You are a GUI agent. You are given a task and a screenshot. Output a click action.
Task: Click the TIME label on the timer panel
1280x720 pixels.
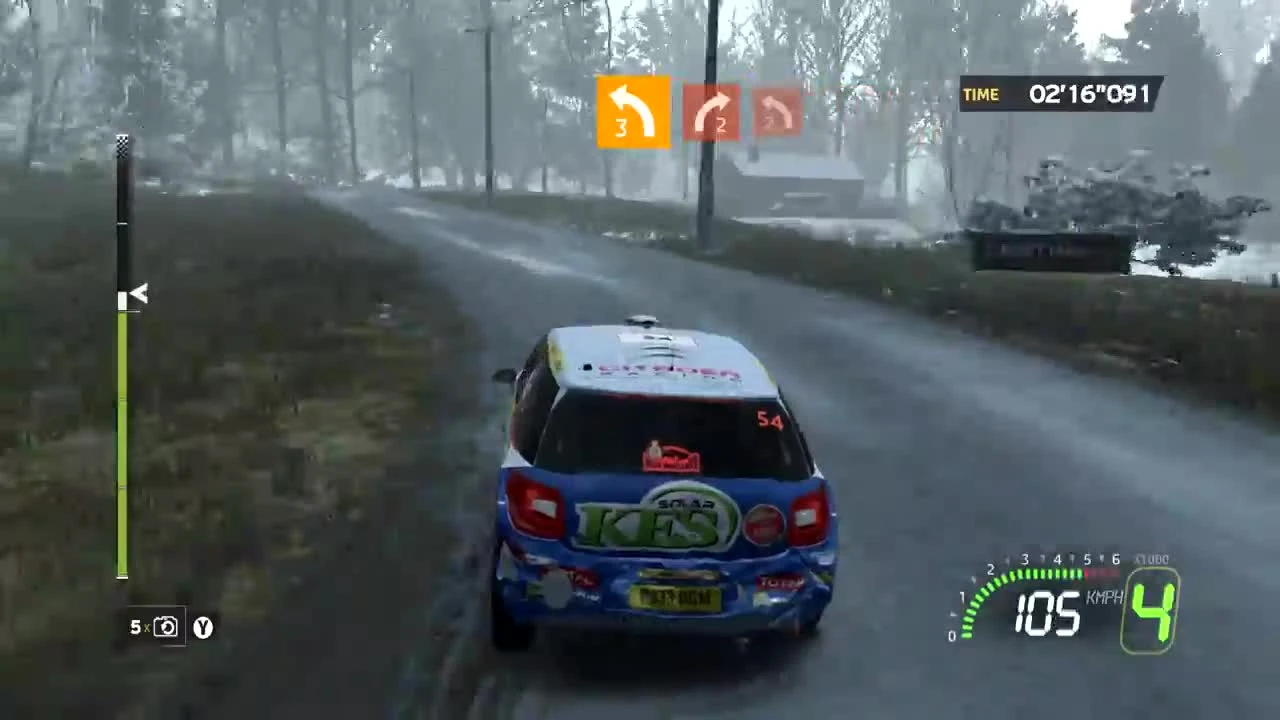[x=981, y=94]
